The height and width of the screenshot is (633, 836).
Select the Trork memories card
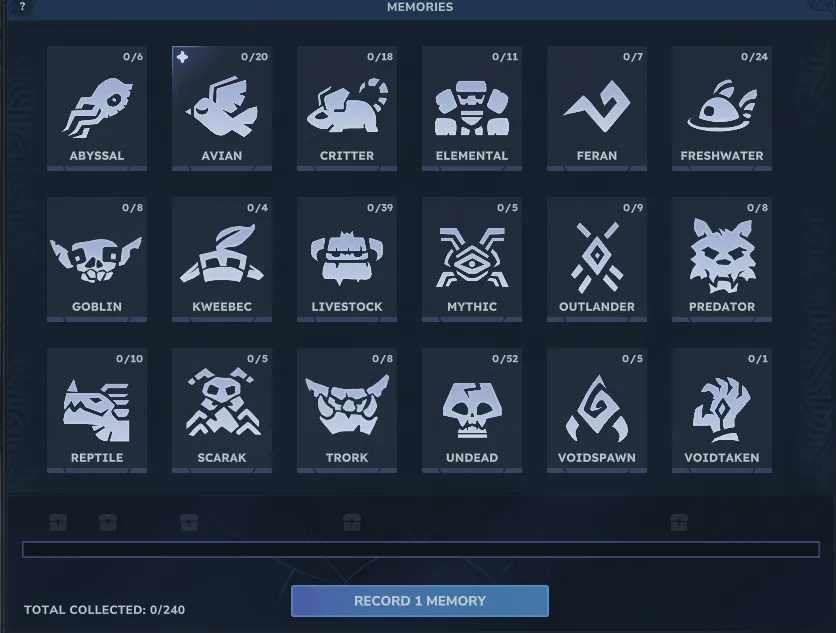click(347, 410)
